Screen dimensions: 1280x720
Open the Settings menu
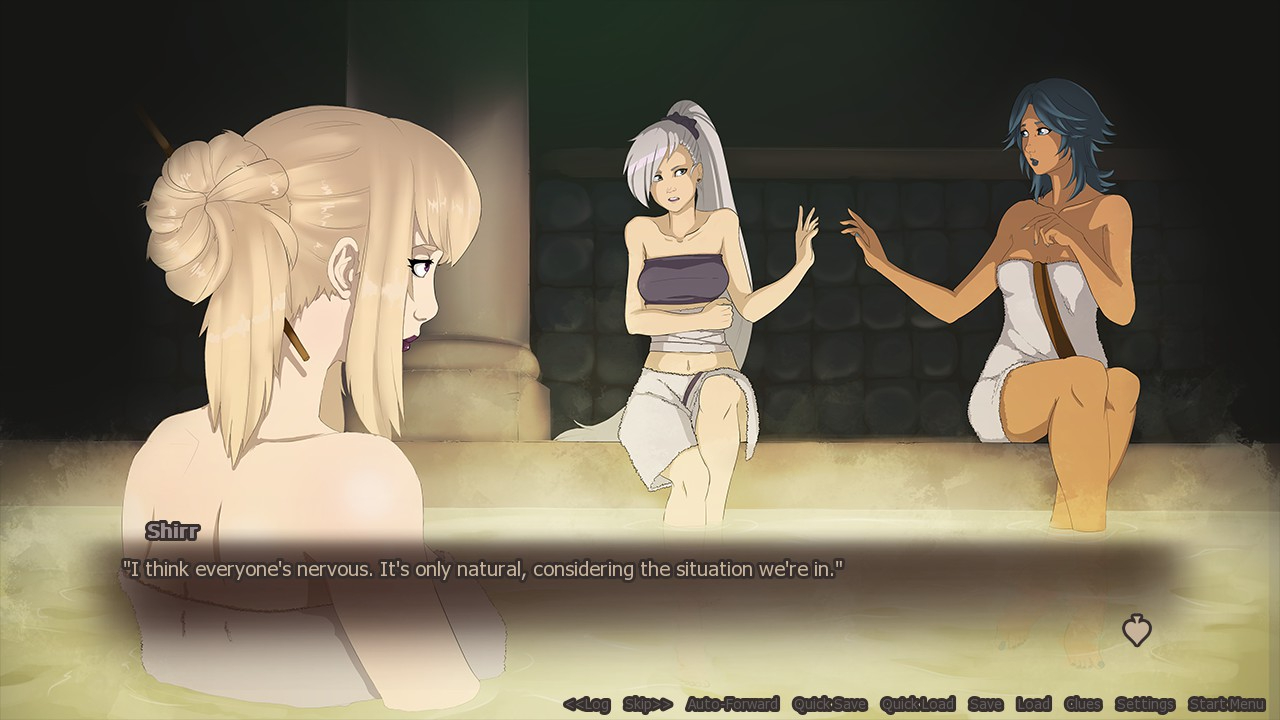tap(1145, 704)
